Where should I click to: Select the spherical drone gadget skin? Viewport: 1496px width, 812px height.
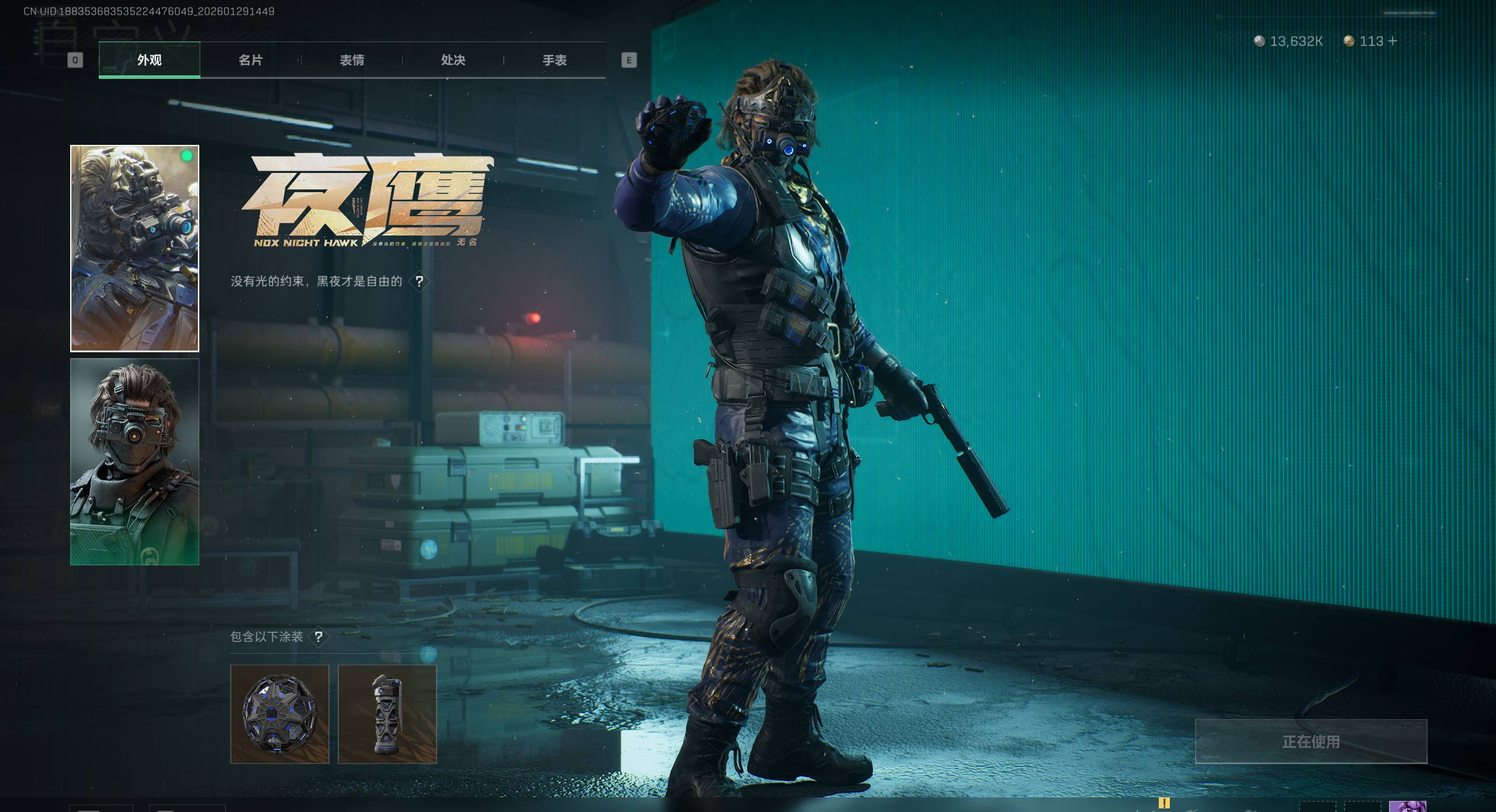point(279,714)
